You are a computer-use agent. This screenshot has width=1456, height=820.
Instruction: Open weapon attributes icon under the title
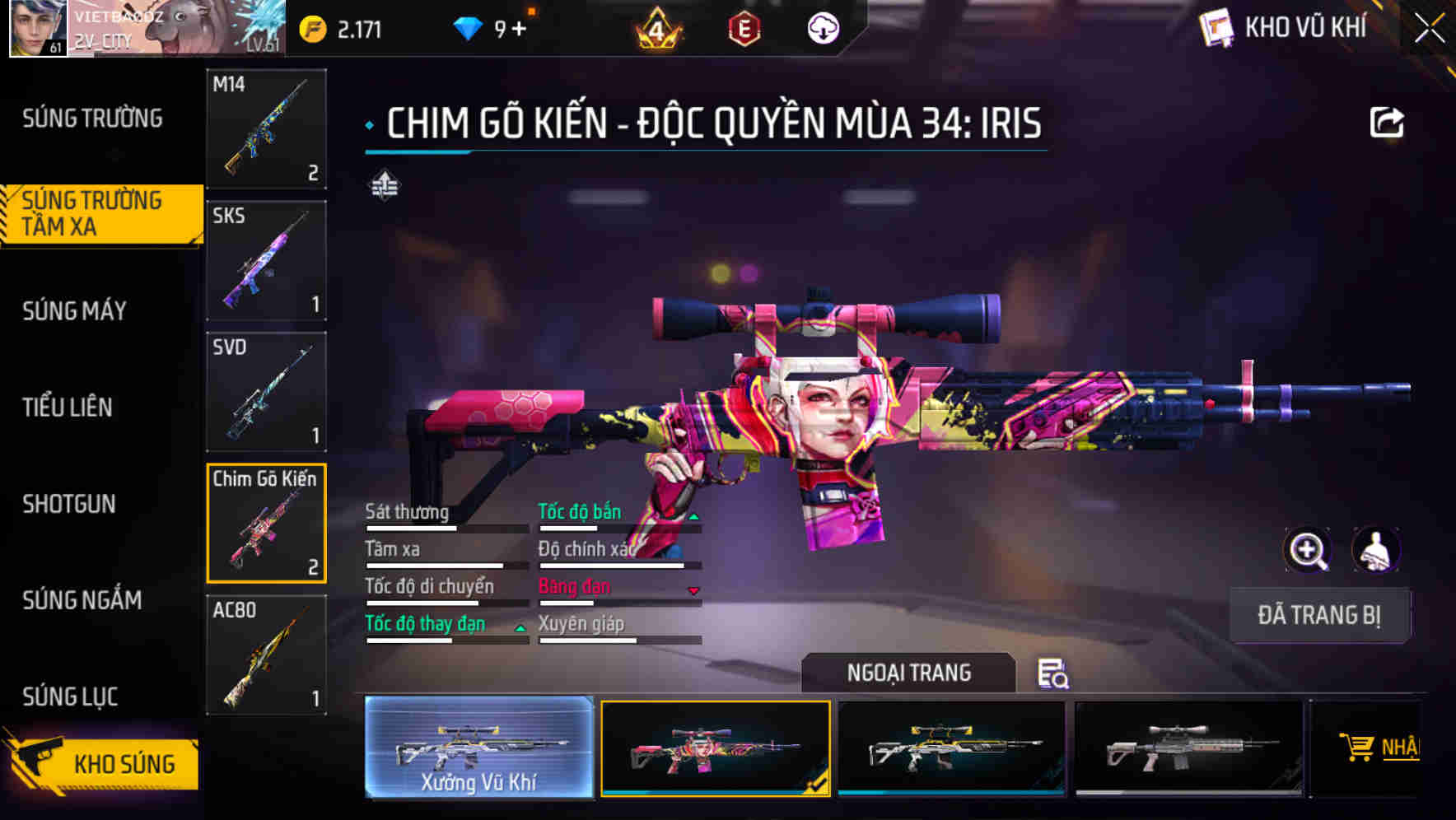pos(385,185)
